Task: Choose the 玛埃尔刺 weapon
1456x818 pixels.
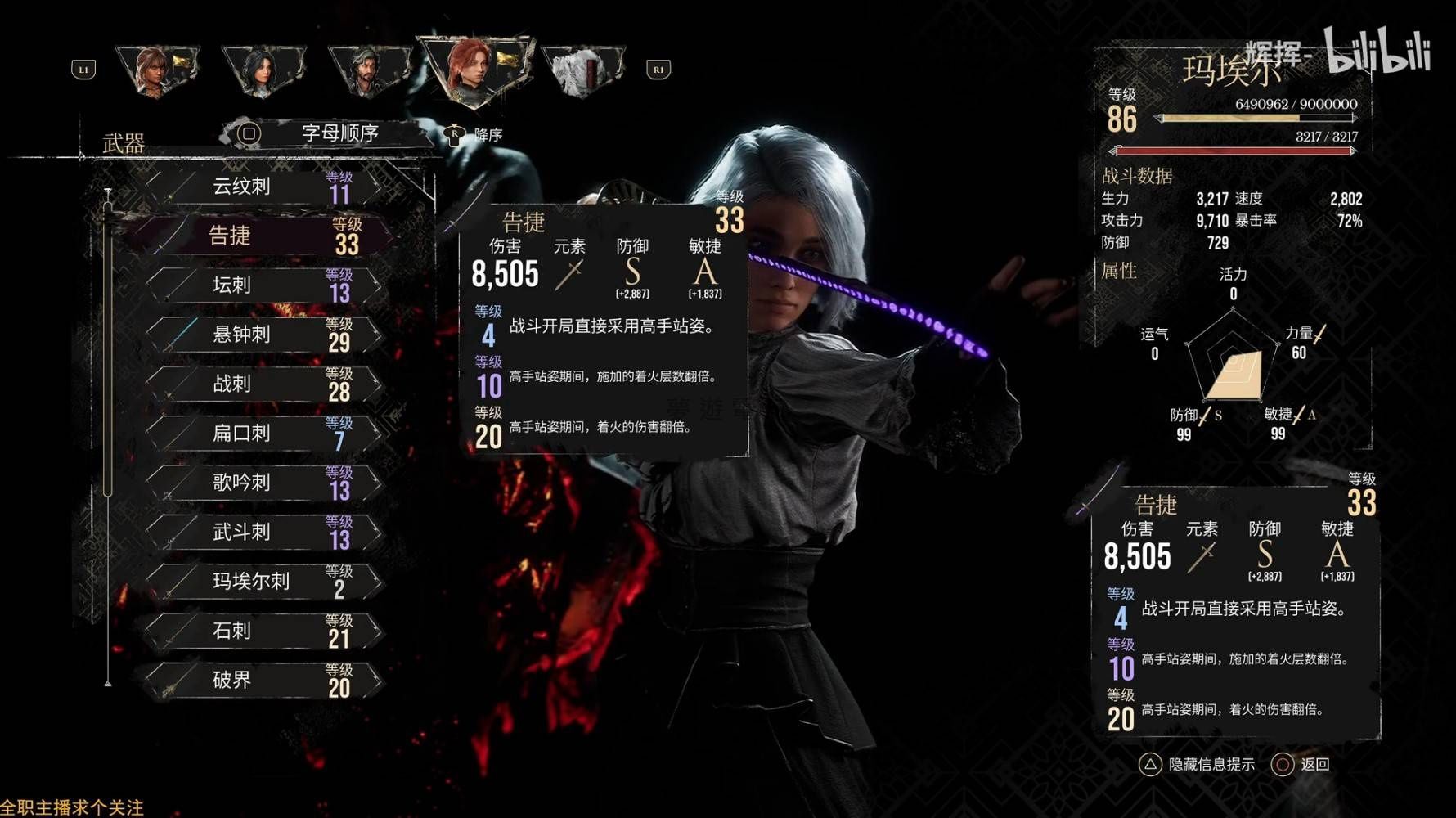Action: pyautogui.click(x=262, y=582)
